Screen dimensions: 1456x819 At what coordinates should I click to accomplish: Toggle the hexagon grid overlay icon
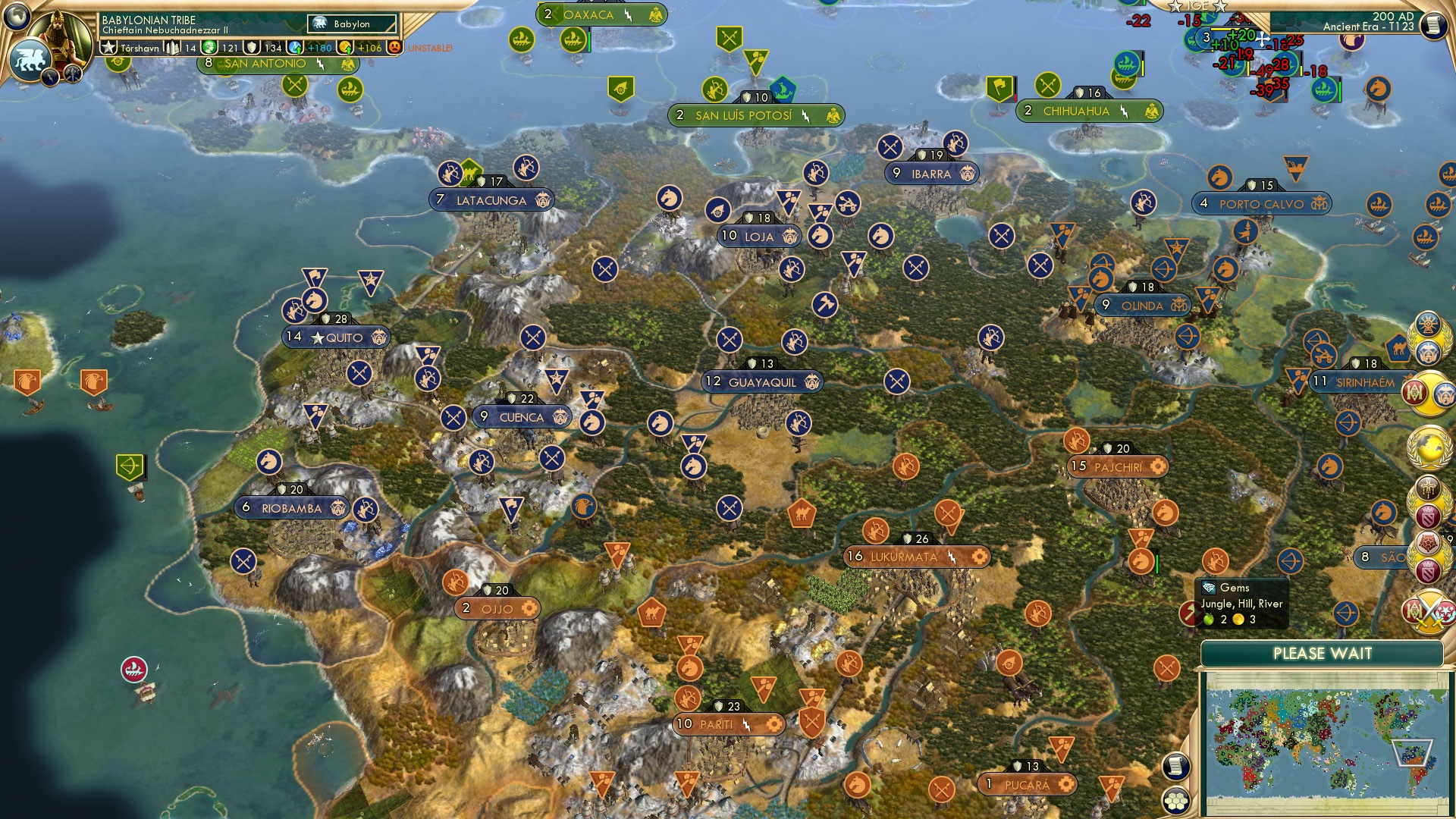1176,802
